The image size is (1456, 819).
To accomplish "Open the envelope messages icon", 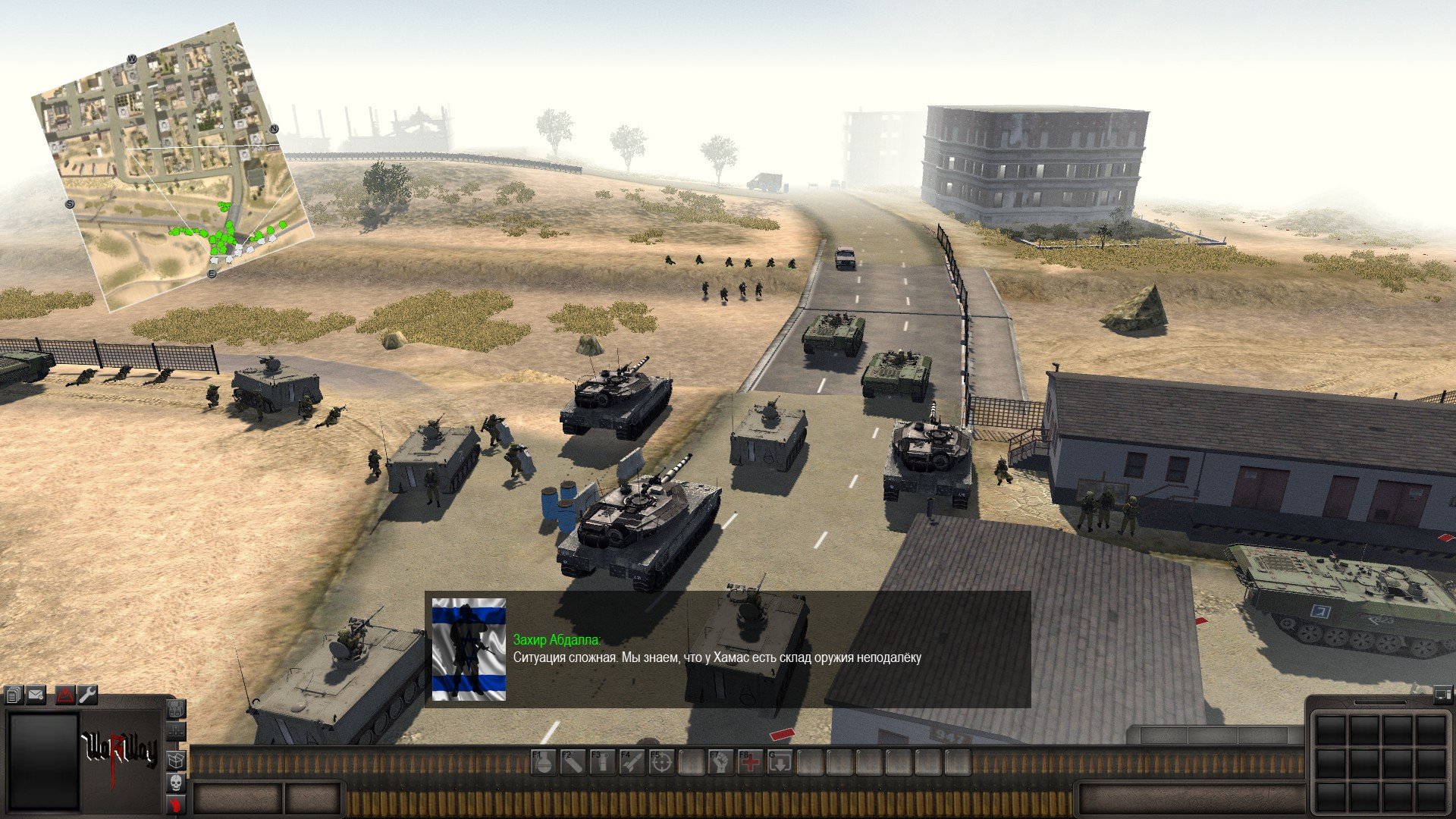I will coord(36,695).
